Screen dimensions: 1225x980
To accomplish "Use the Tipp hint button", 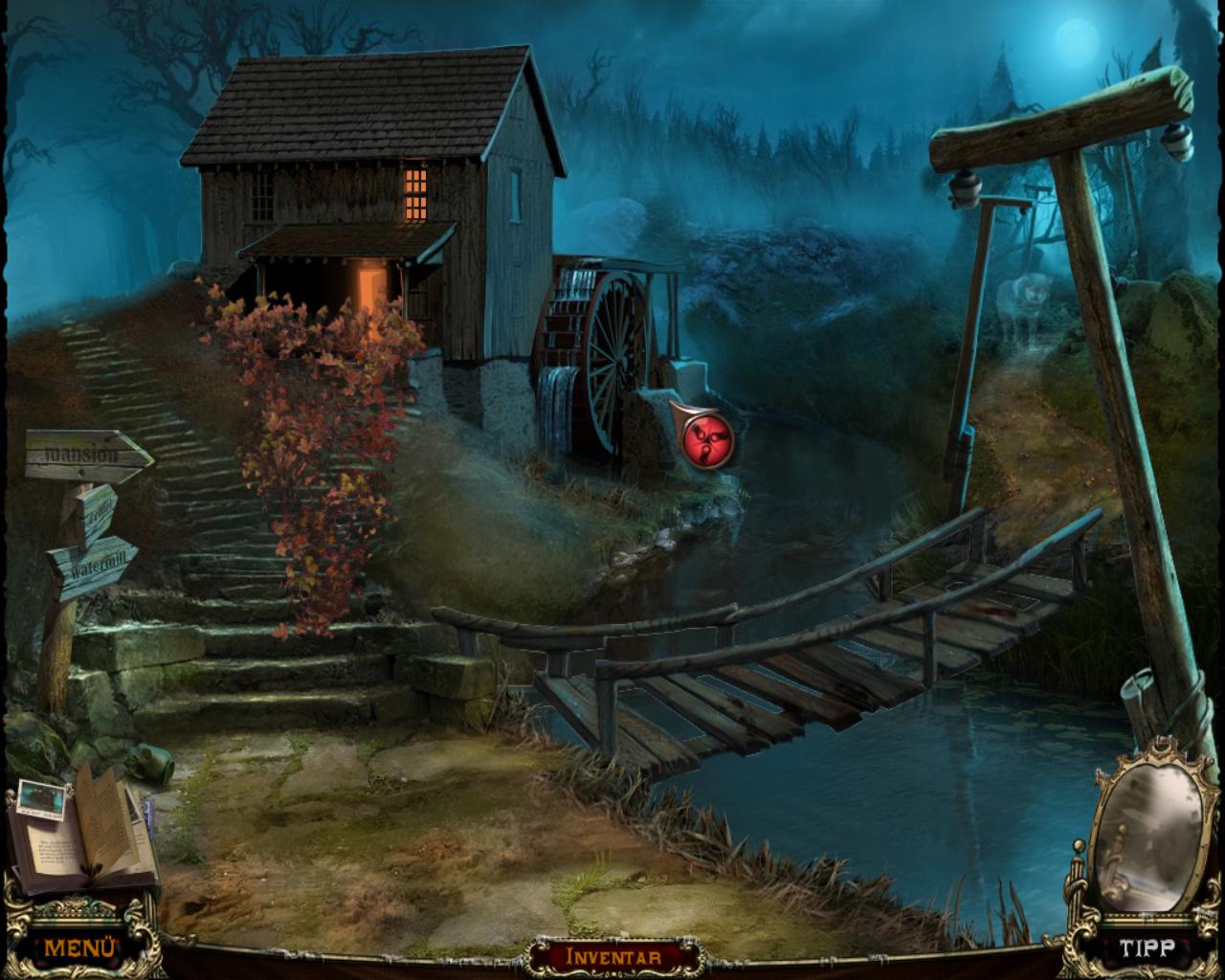I will pyautogui.click(x=1147, y=948).
